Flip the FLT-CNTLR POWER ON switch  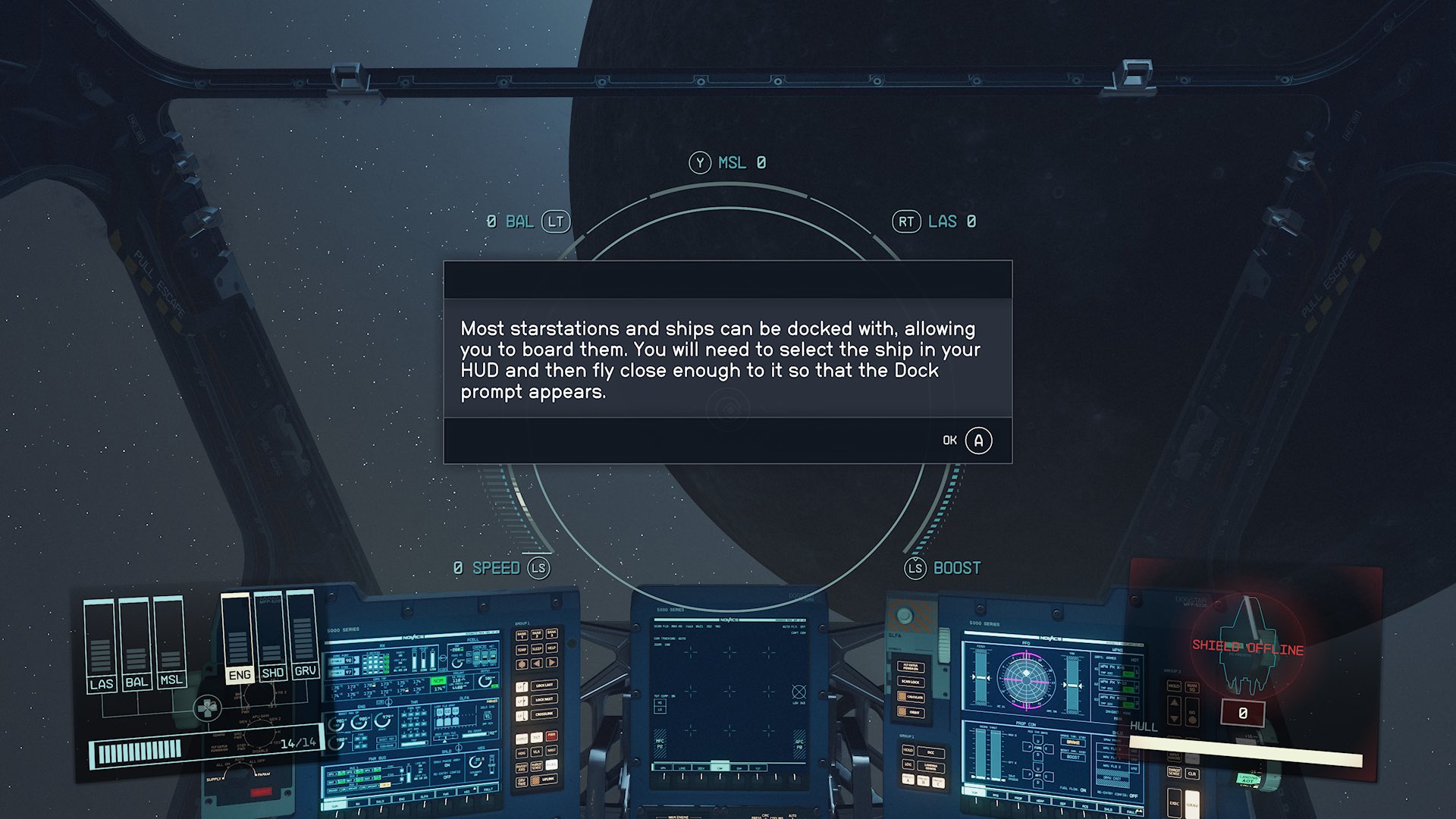pos(911,667)
